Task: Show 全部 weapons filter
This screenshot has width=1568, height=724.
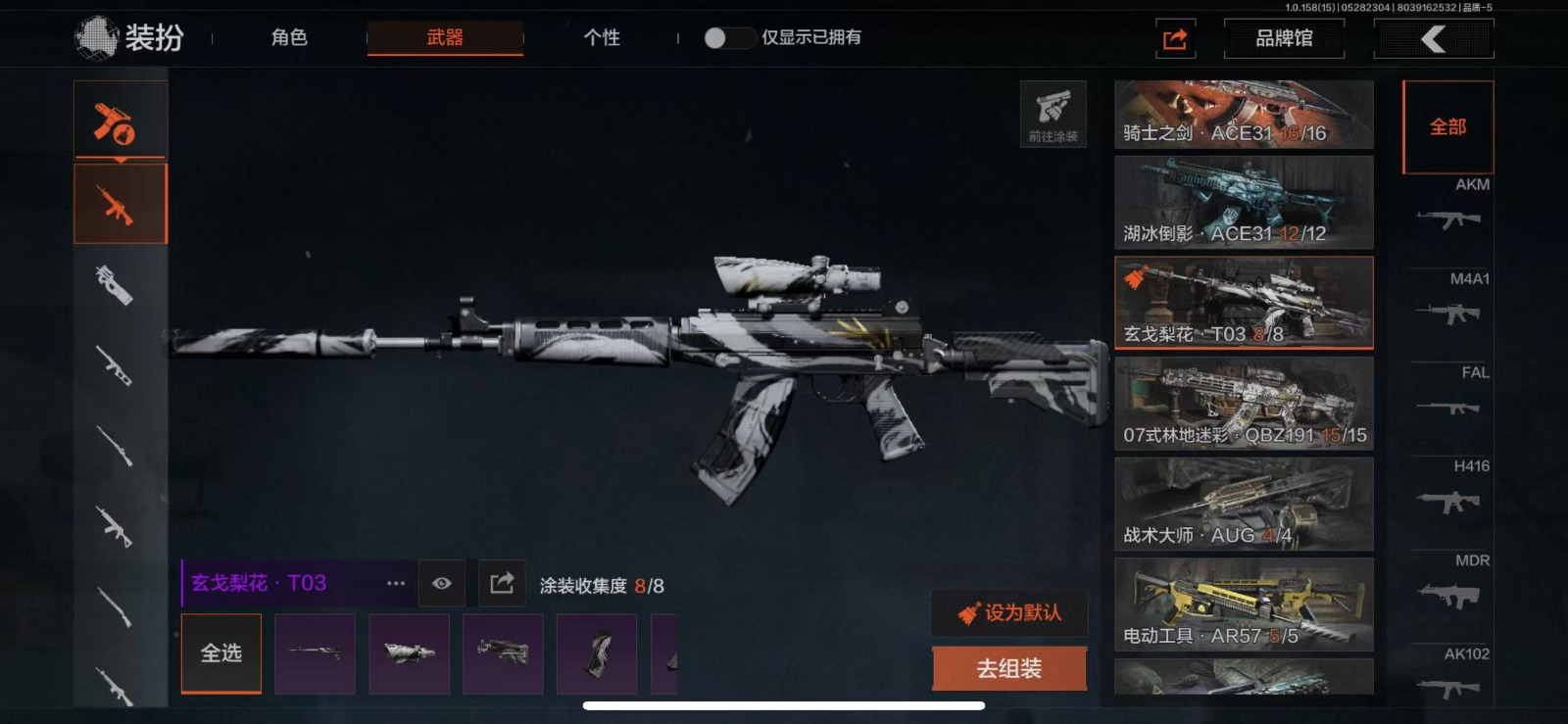Action: click(1447, 127)
